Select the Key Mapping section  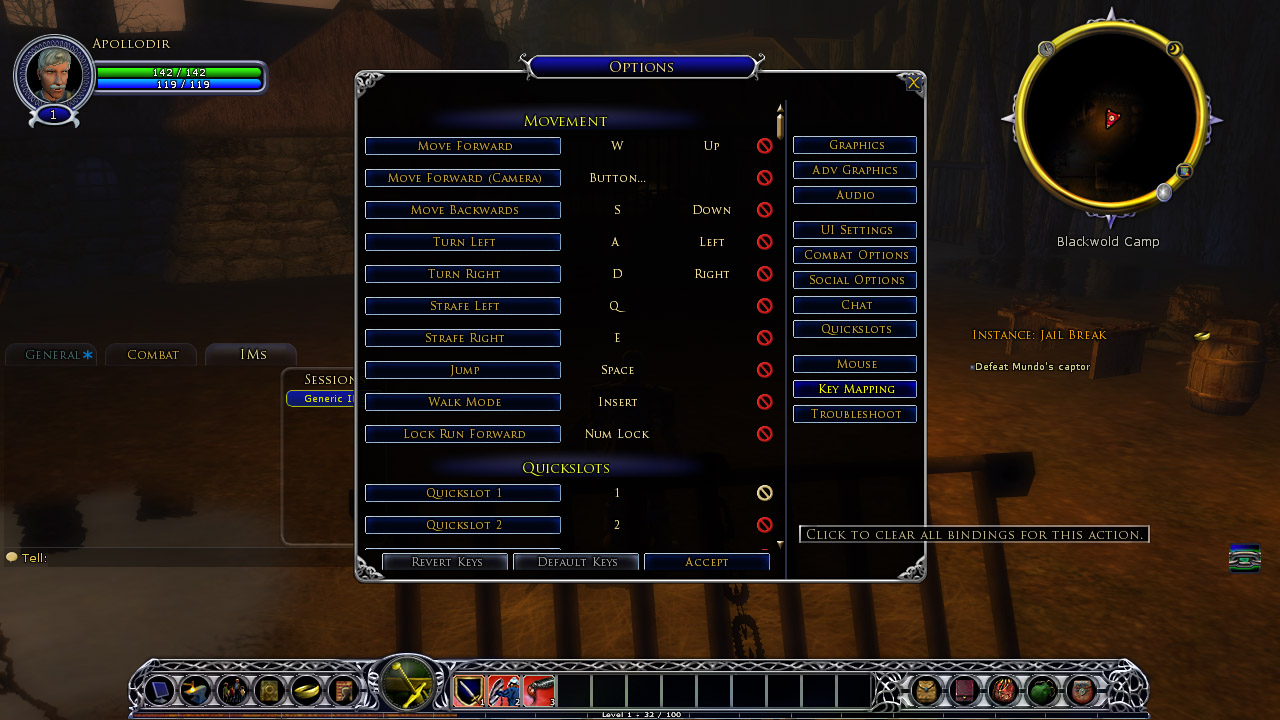click(855, 389)
